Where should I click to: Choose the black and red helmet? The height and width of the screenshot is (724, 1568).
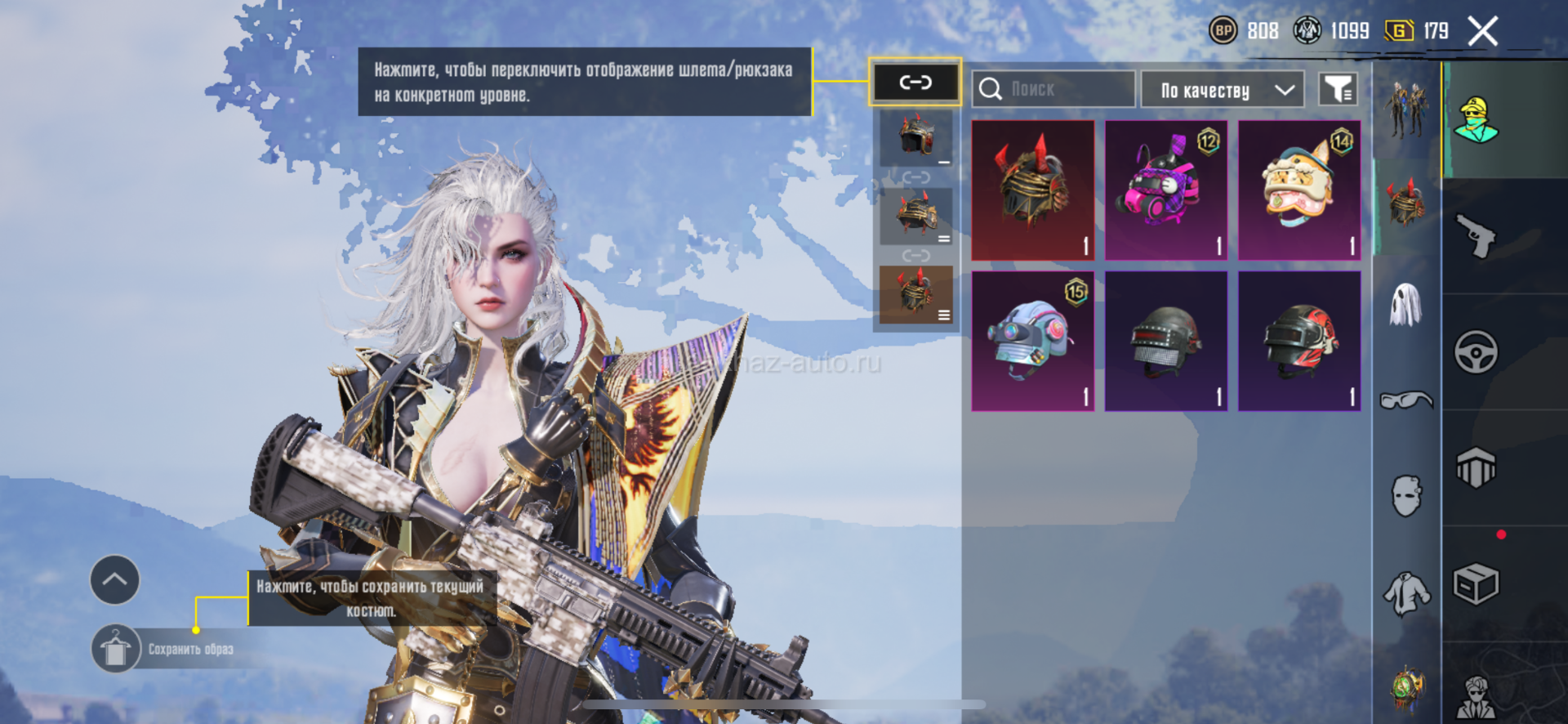pyautogui.click(x=1299, y=341)
